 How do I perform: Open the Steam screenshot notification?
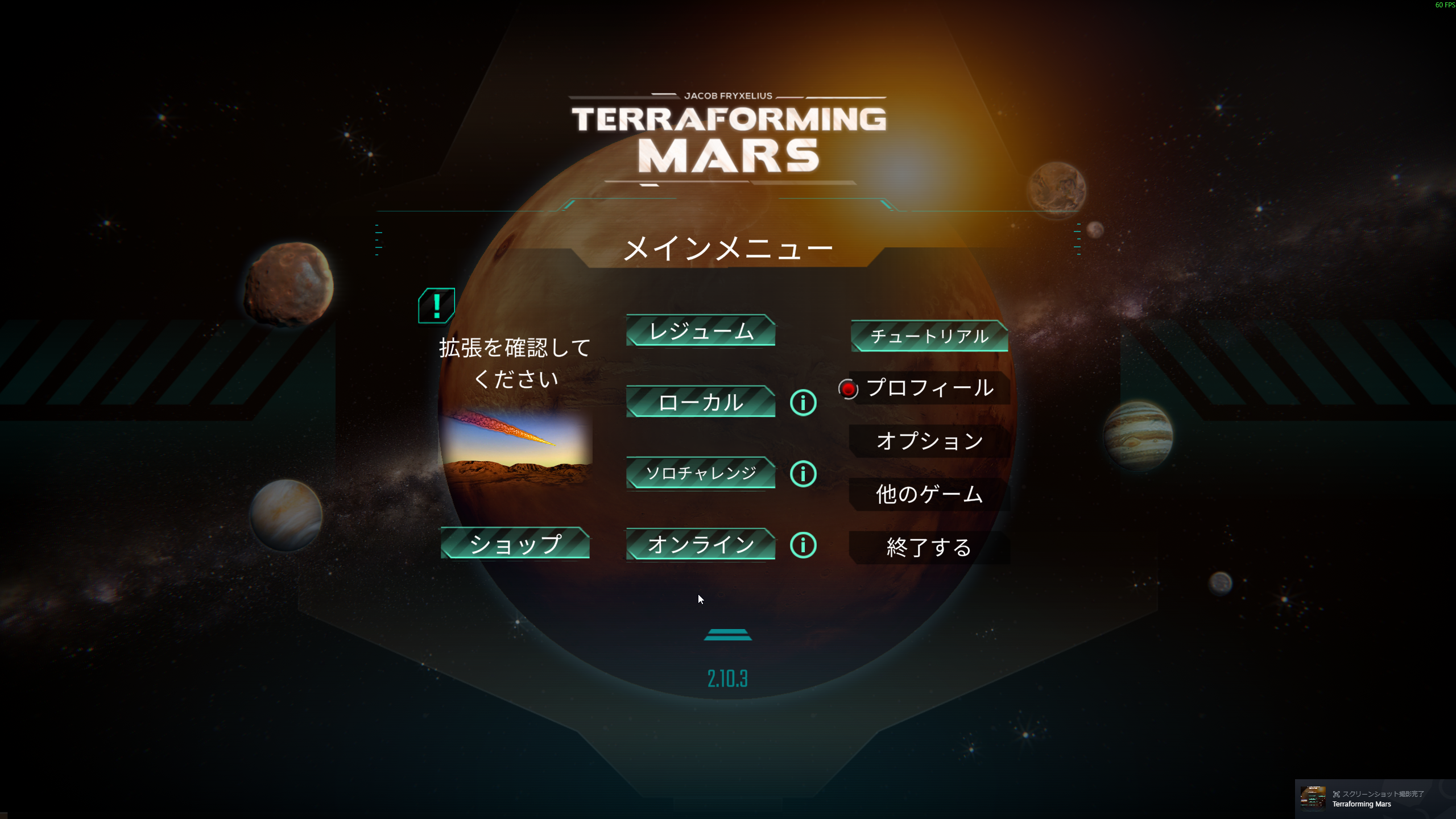coord(1374,799)
